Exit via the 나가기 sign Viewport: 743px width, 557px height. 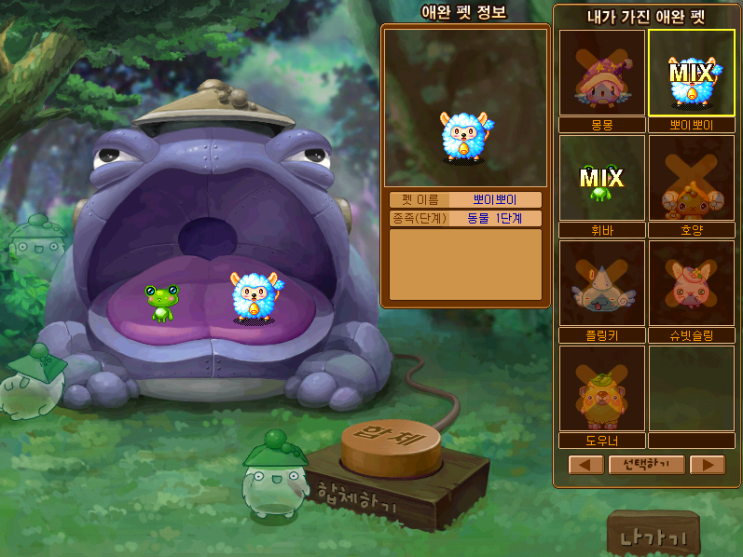point(654,535)
